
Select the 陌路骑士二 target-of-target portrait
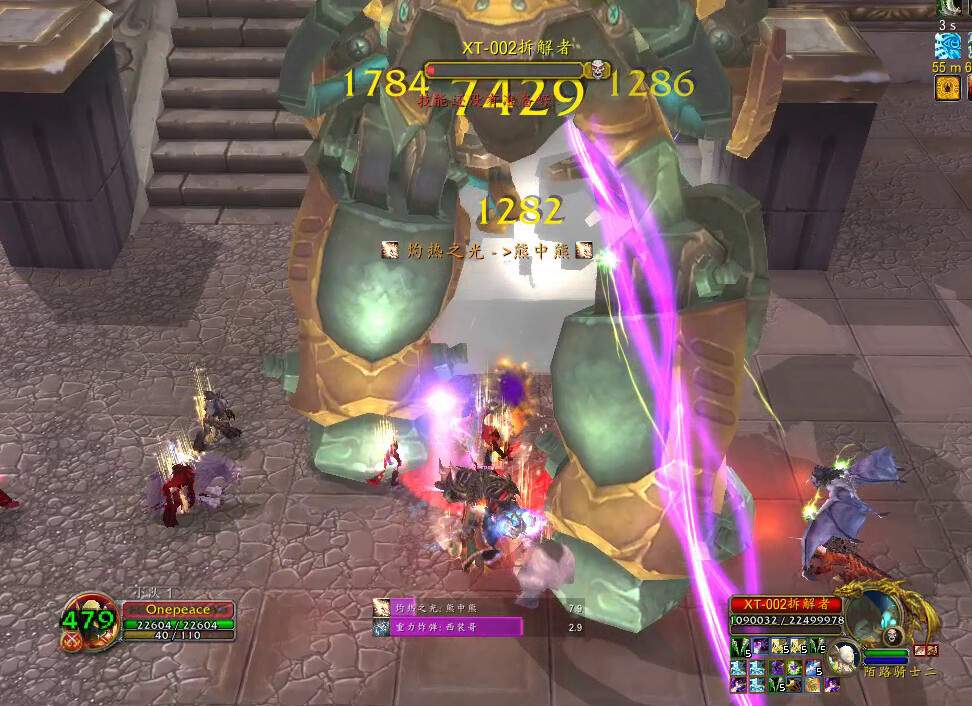tap(844, 656)
